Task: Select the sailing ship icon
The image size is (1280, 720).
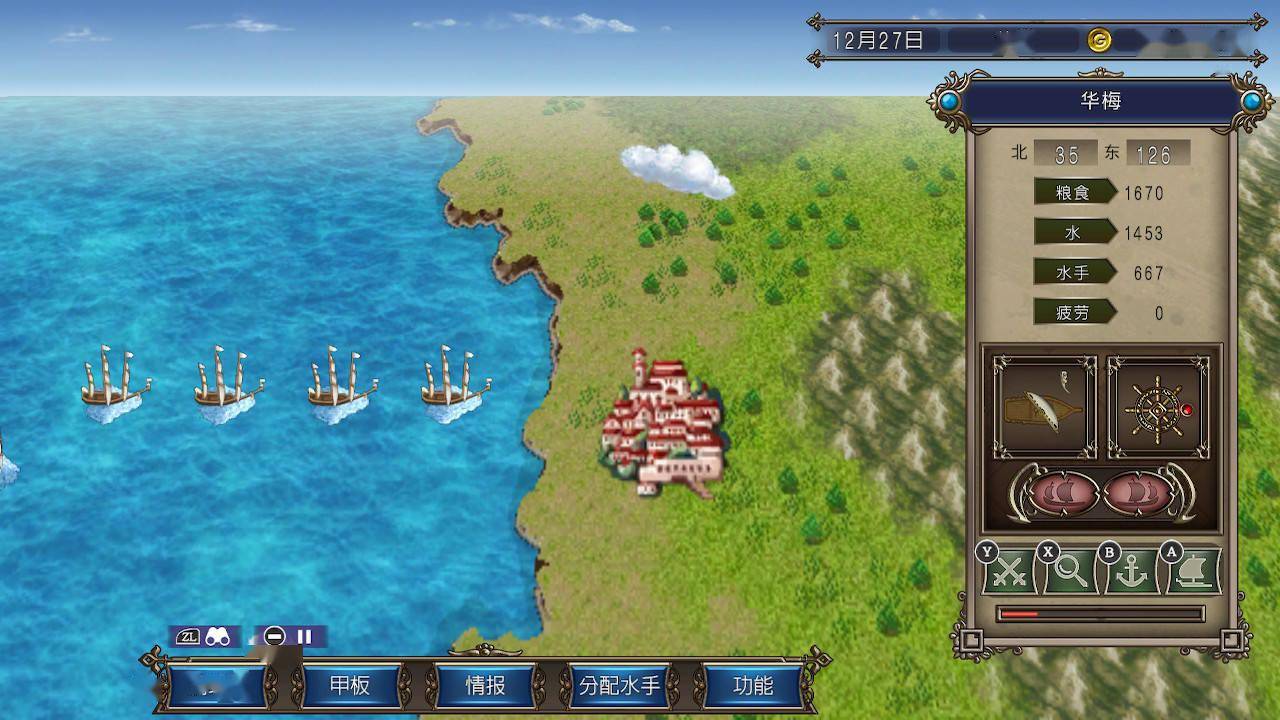Action: click(x=1193, y=572)
